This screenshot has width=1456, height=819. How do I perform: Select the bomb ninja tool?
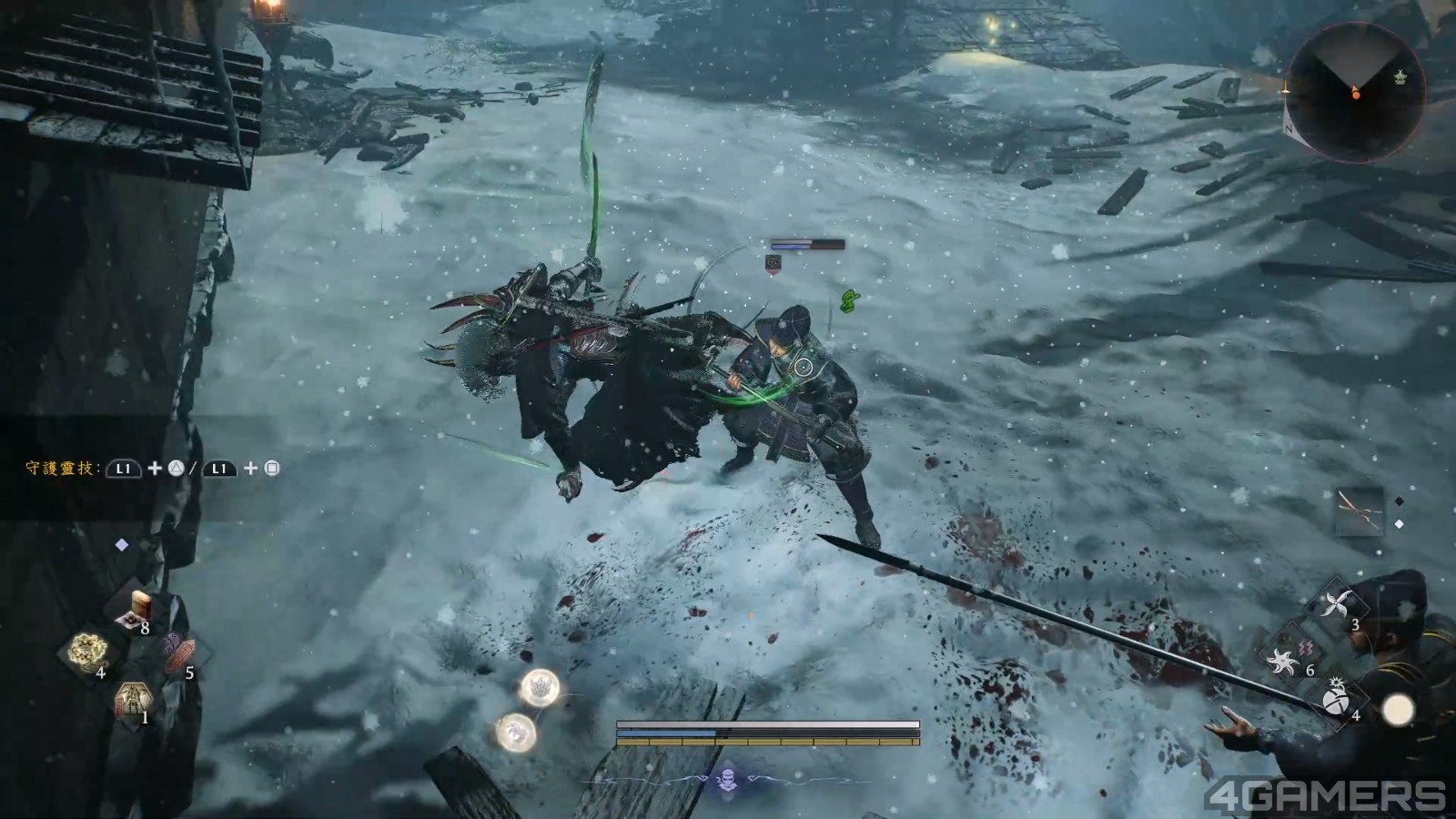1338,697
